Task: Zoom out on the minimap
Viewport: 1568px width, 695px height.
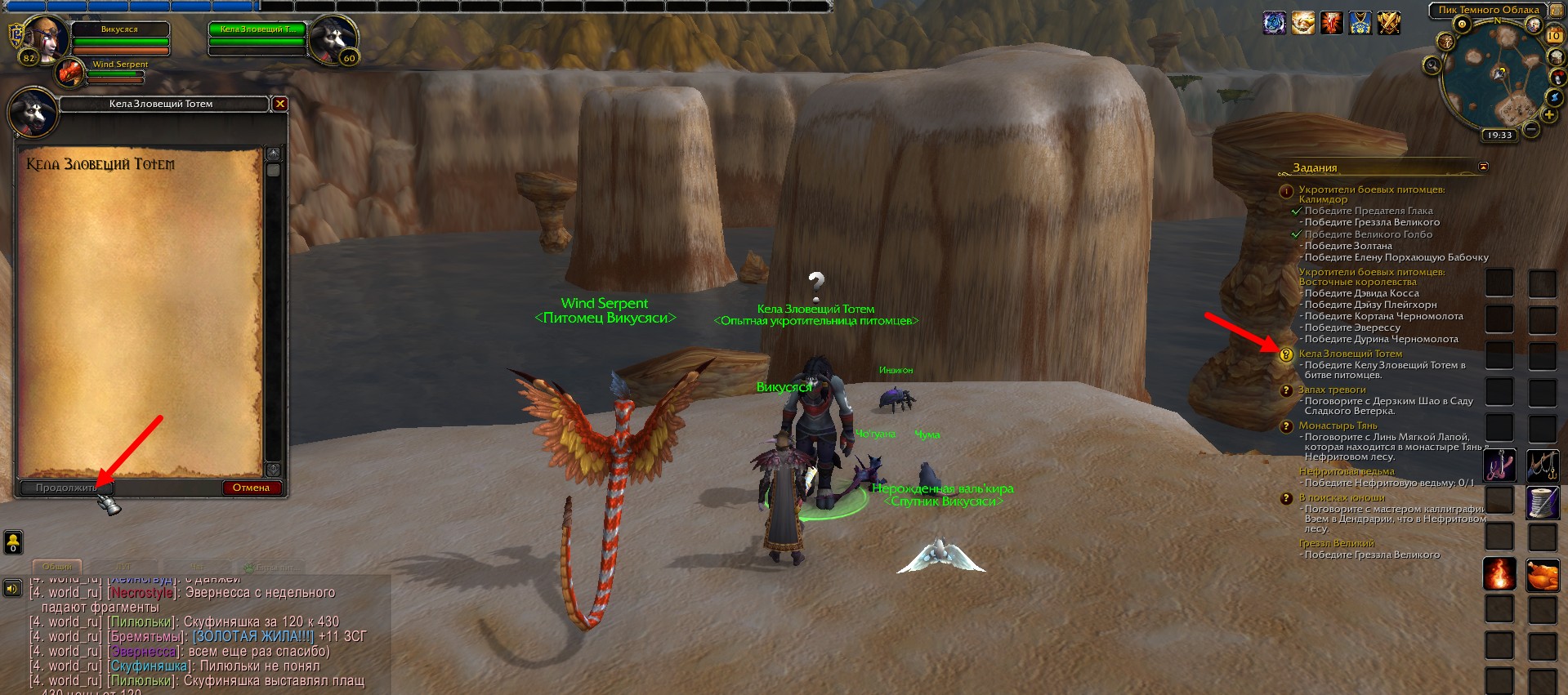Action: coord(1531,129)
